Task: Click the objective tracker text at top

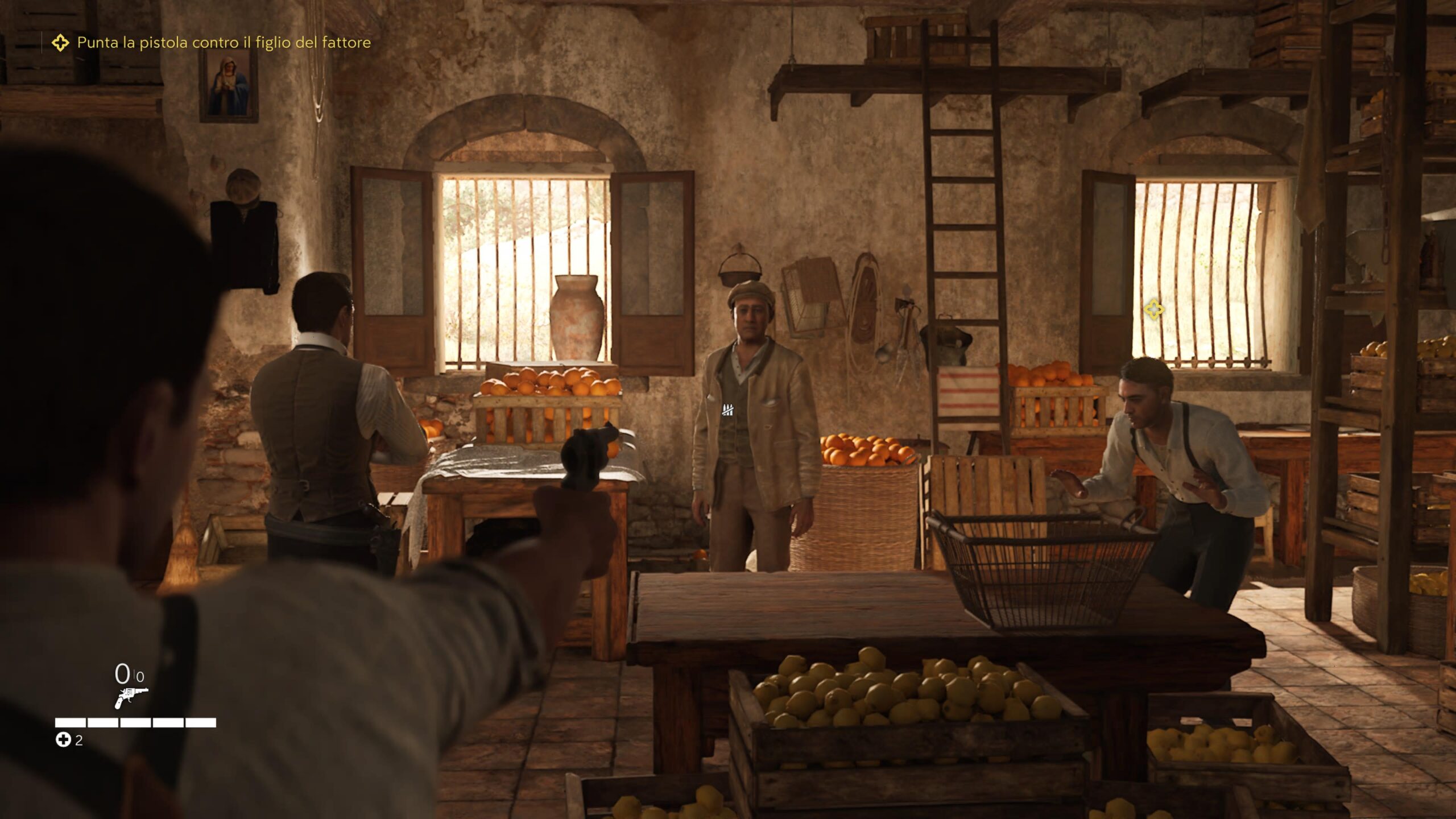Action: point(224,43)
